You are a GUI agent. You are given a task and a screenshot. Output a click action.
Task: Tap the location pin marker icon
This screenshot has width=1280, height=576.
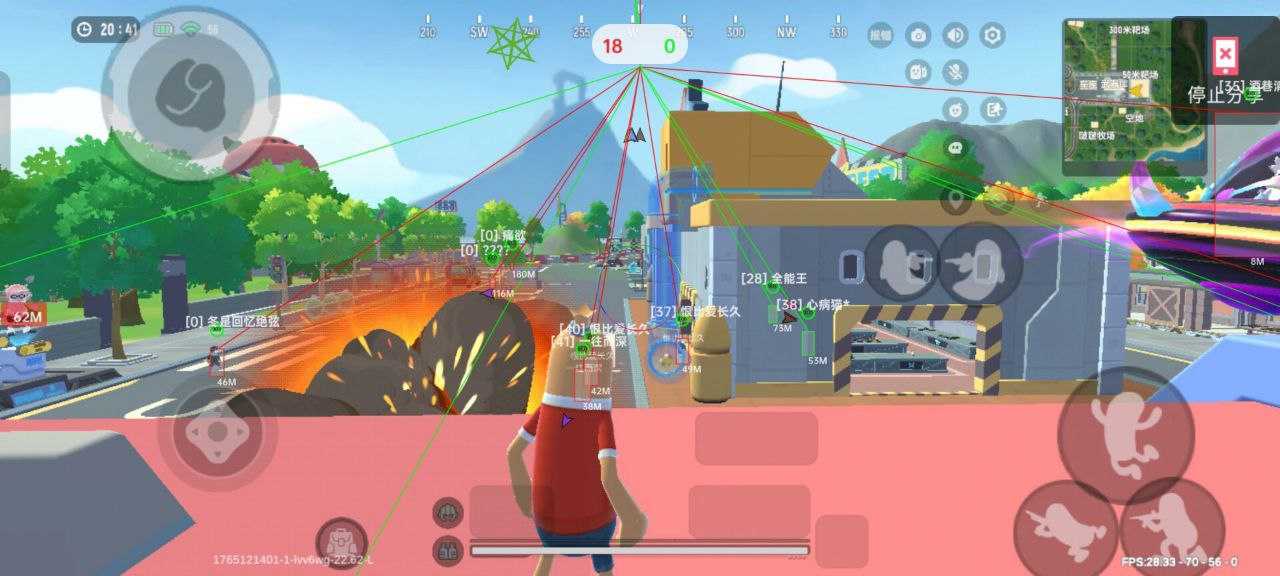957,201
